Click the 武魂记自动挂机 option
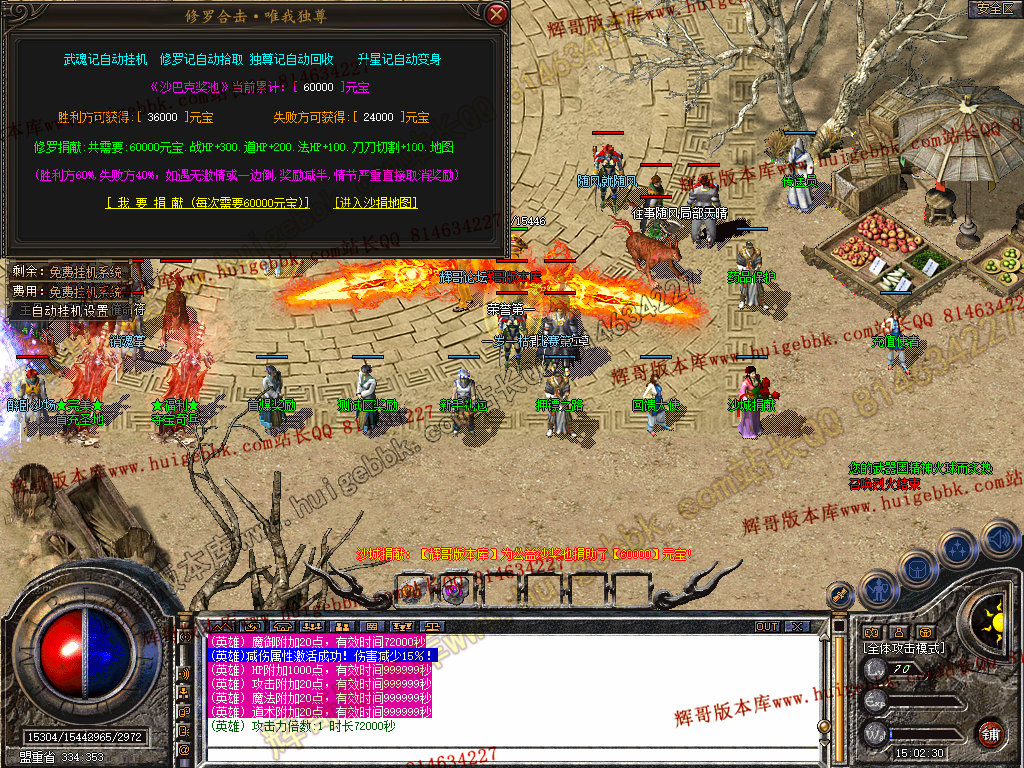Image resolution: width=1024 pixels, height=768 pixels. point(105,60)
